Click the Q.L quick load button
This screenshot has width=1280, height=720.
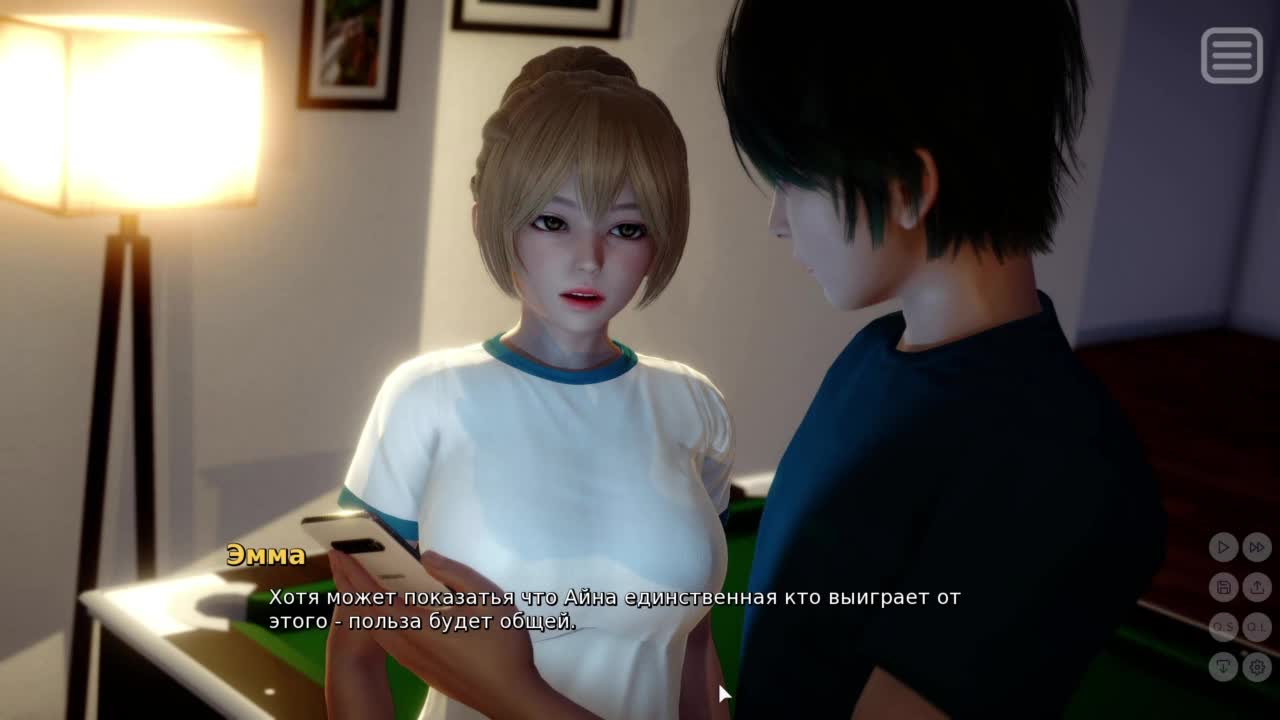tap(1257, 627)
